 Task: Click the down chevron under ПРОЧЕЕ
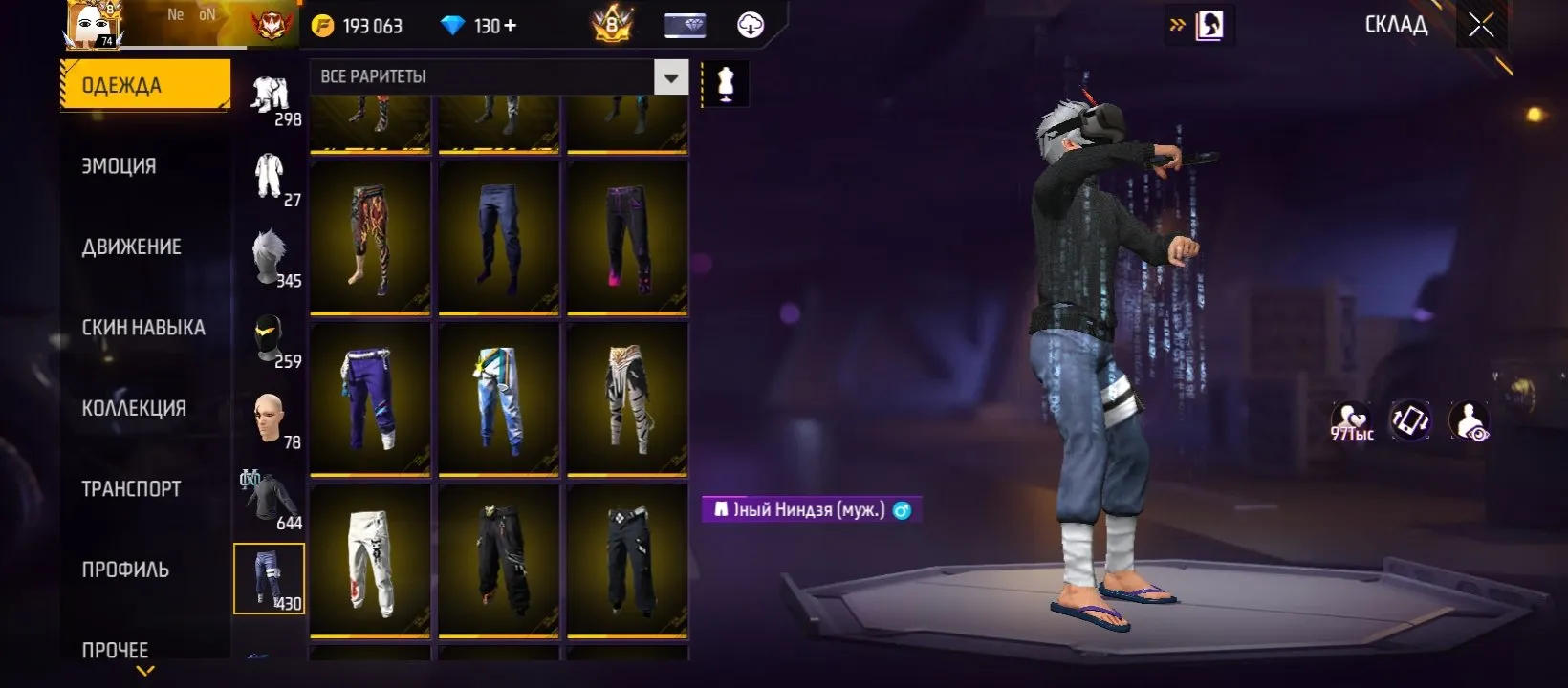click(x=145, y=672)
